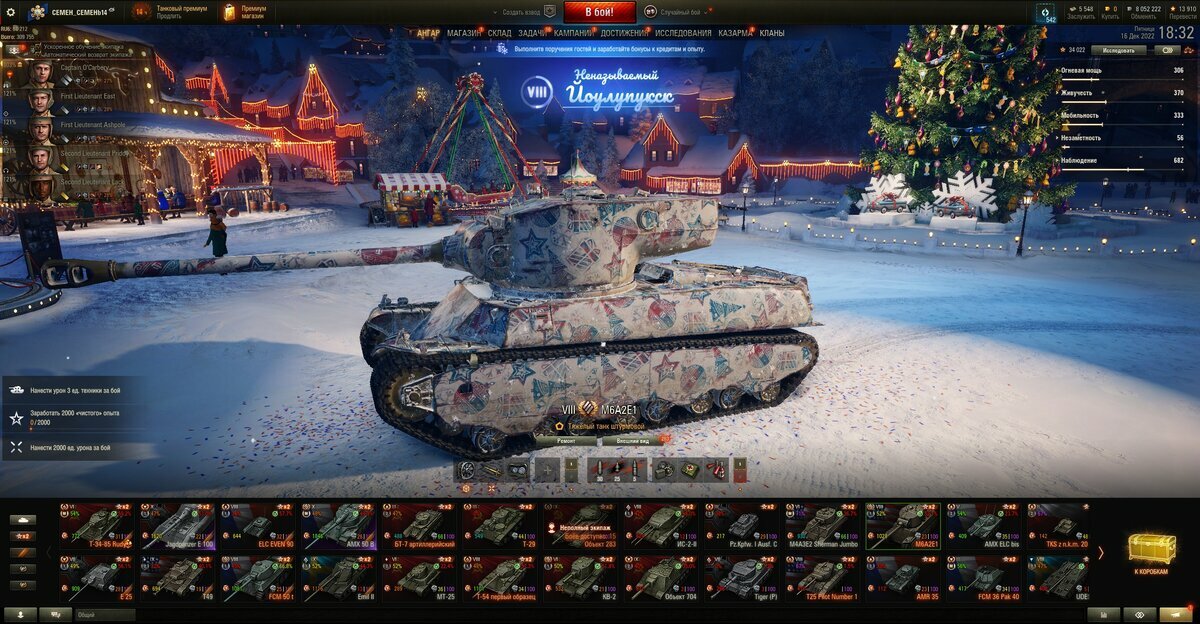
Task: Click the «Ремонт» button under the tank
Action: pos(564,439)
